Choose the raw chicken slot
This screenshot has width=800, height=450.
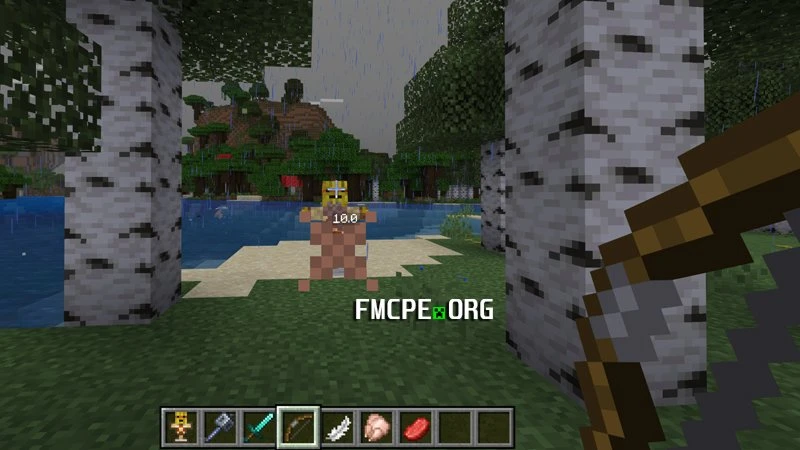(376, 427)
